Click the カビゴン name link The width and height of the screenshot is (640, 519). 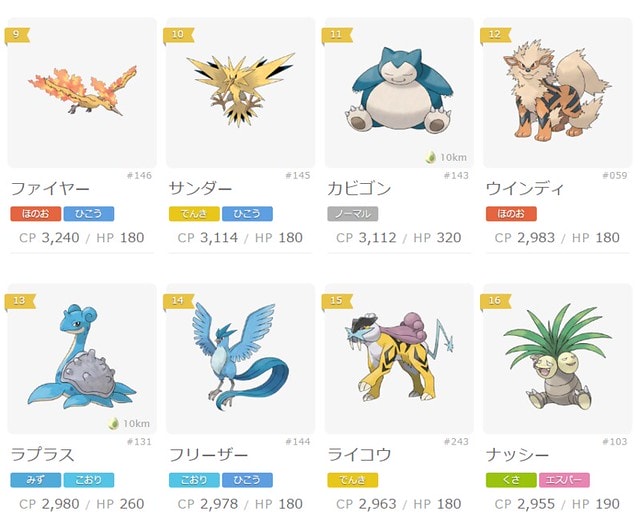(x=359, y=188)
